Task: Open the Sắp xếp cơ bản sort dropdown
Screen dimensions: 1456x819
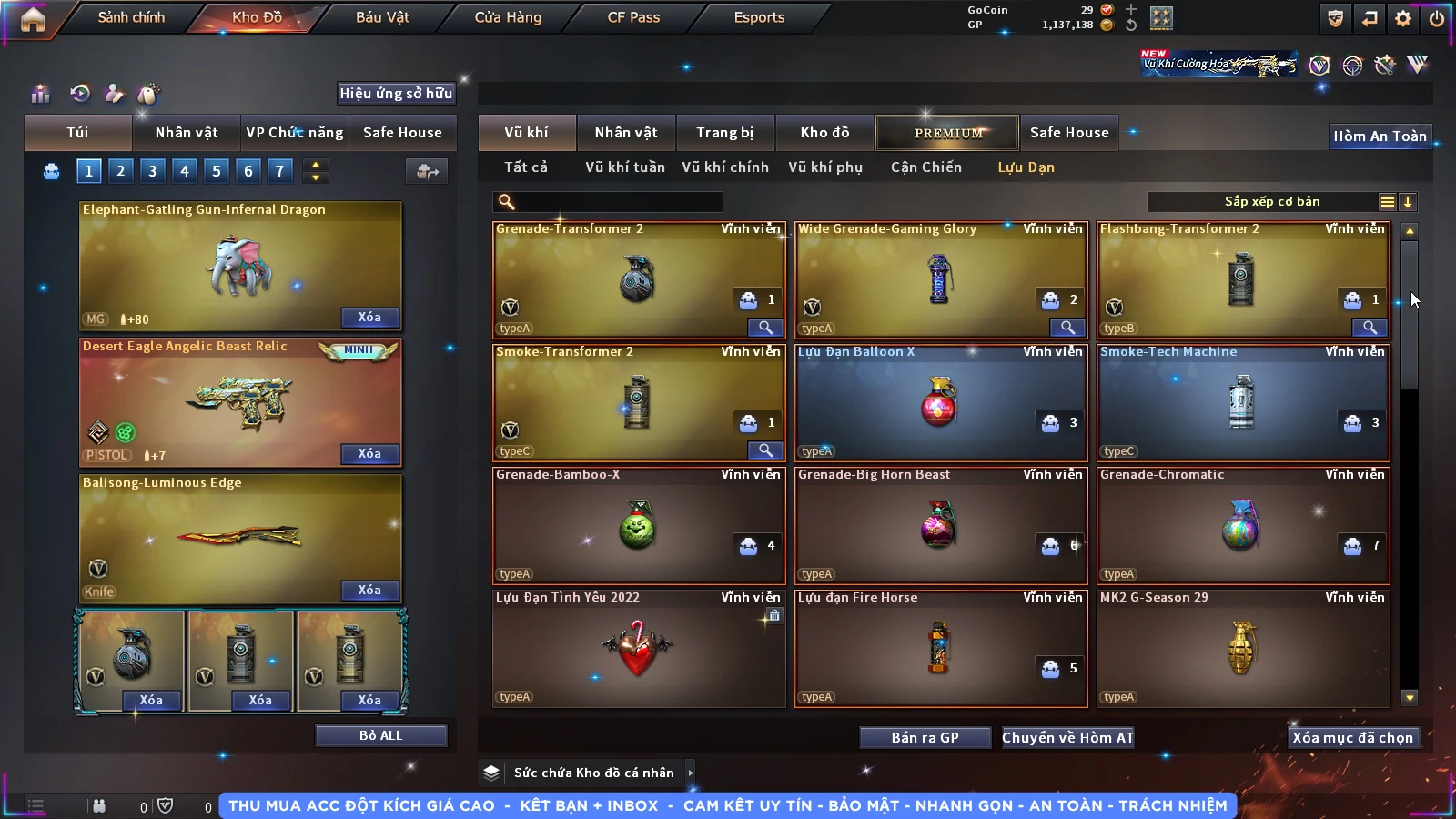Action: (x=1271, y=202)
